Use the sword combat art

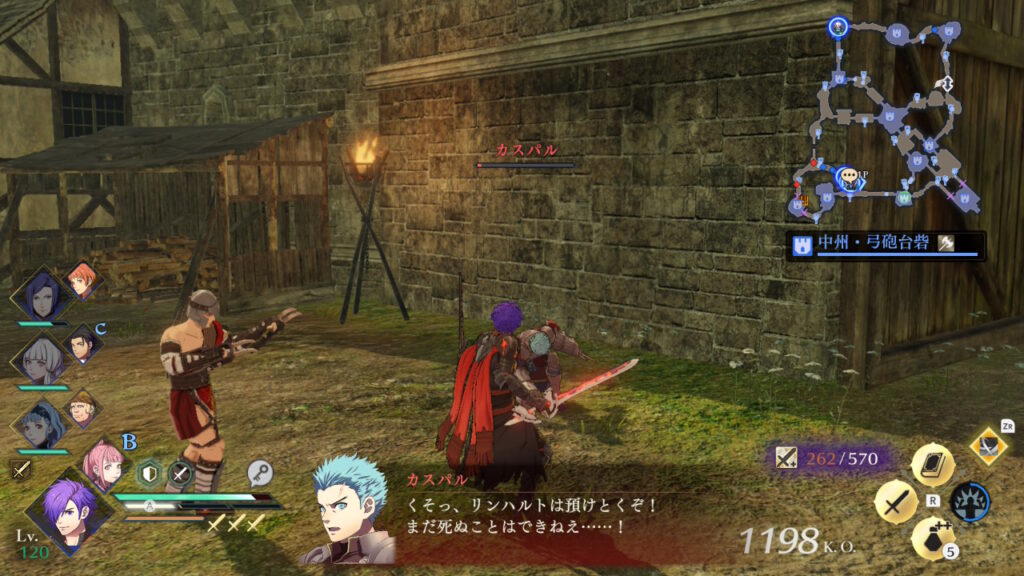[x=895, y=501]
